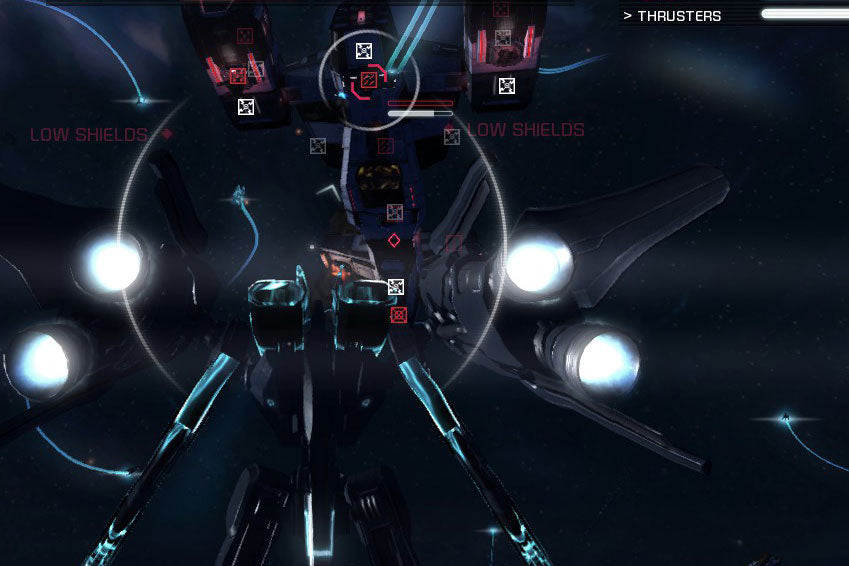The width and height of the screenshot is (849, 566).
Task: Select the THRUSTERS power label
Action: (x=678, y=16)
